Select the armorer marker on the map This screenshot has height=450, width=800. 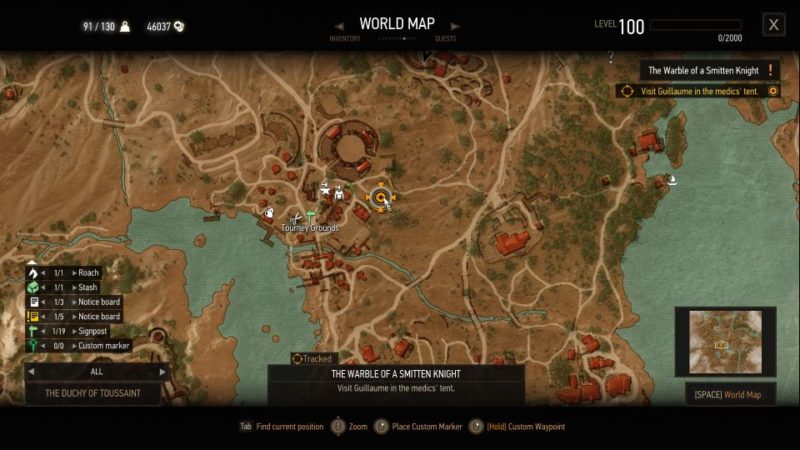tap(340, 194)
